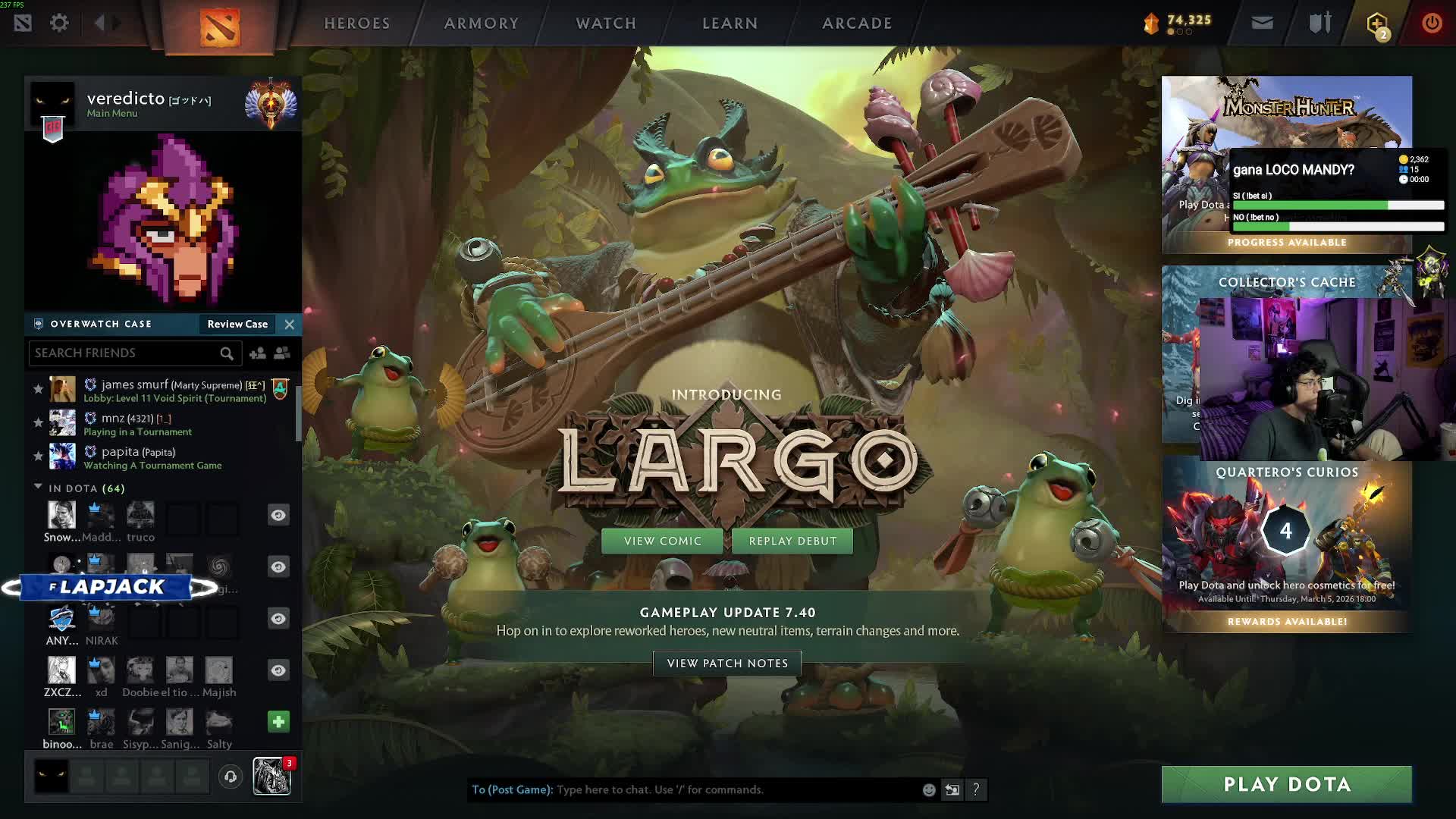Collapse the In Dota friends group

38,488
